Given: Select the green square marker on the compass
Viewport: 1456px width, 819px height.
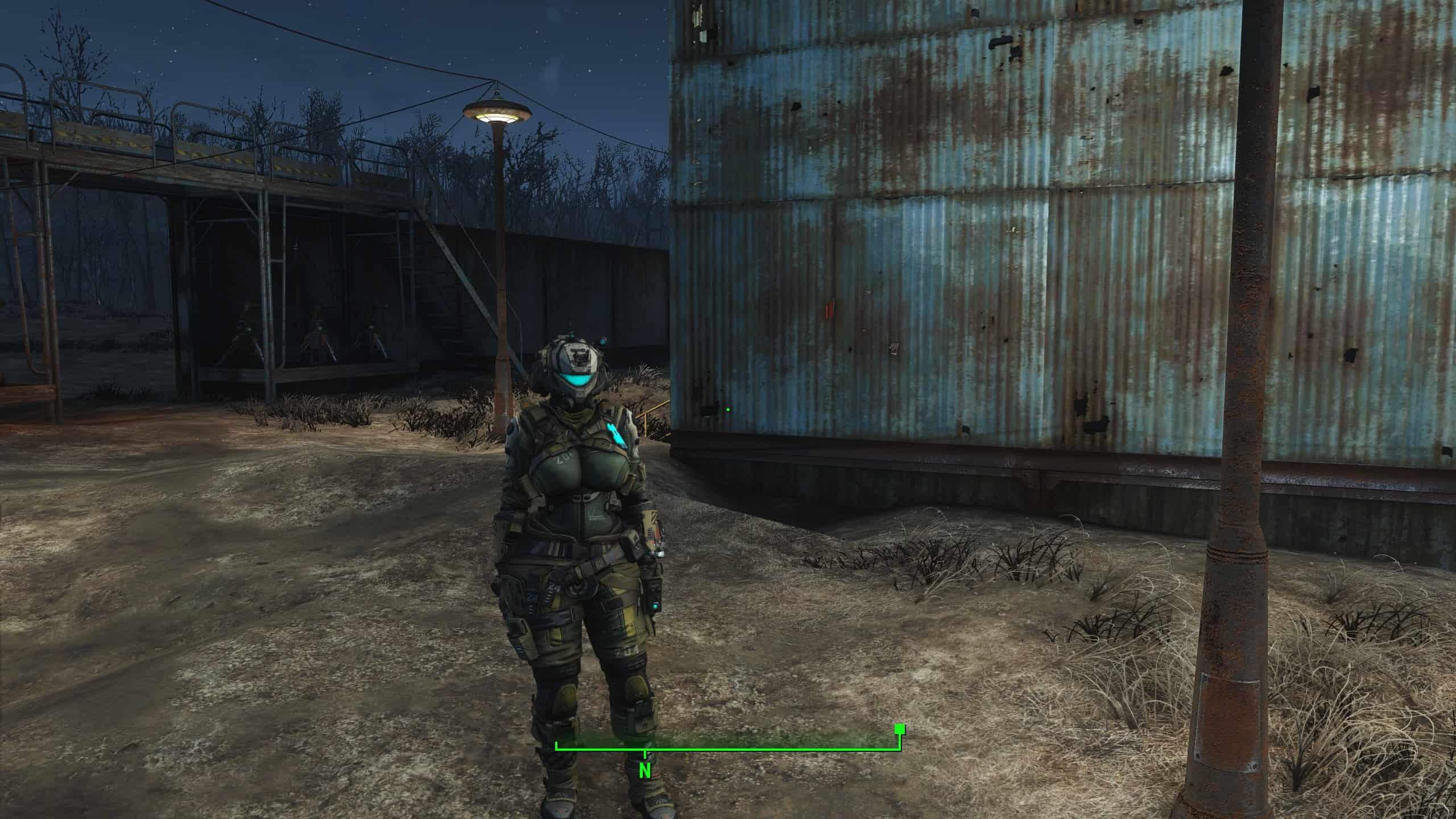Looking at the screenshot, I should [899, 744].
